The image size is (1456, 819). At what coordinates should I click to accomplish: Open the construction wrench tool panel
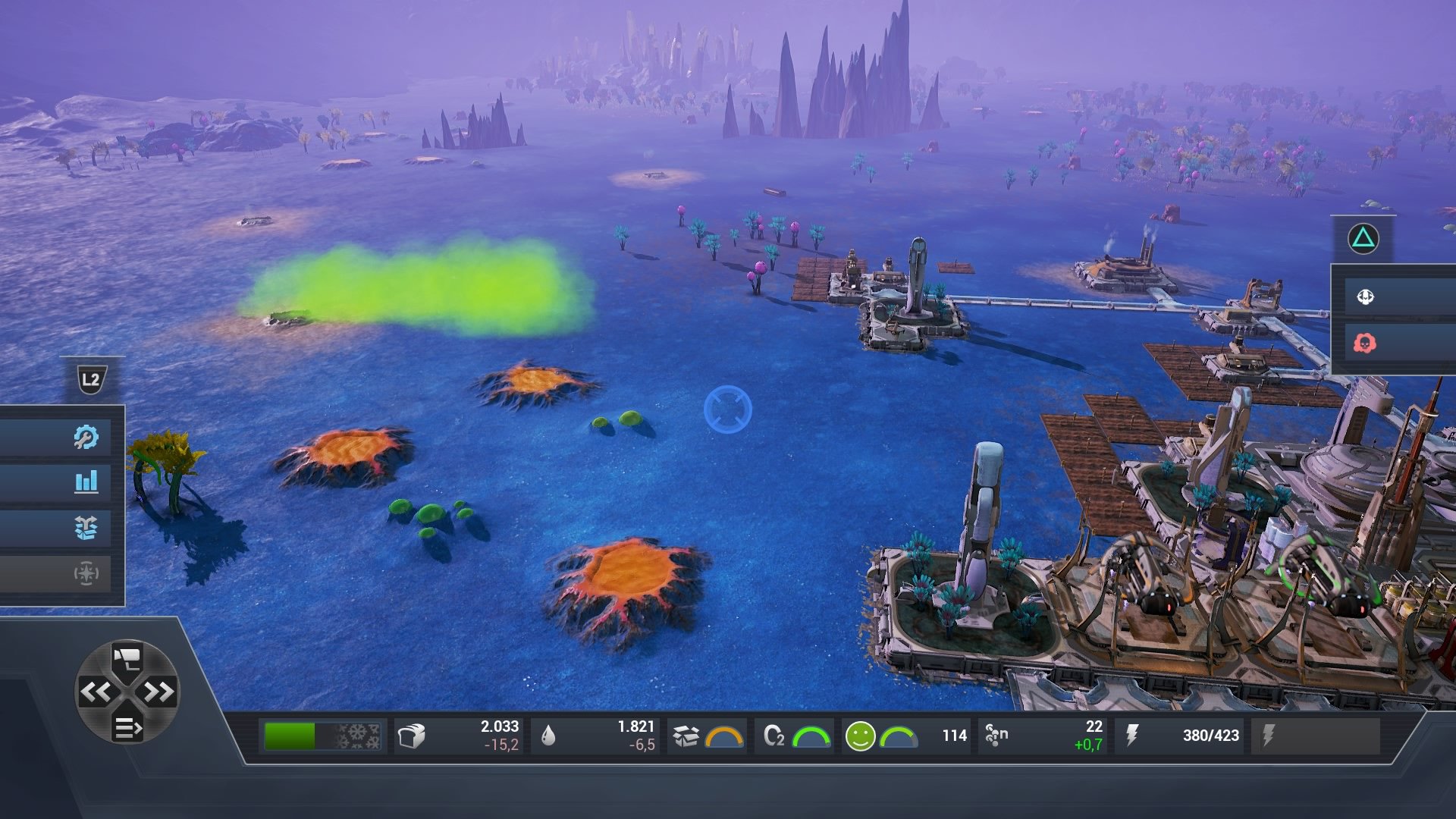pyautogui.click(x=87, y=436)
